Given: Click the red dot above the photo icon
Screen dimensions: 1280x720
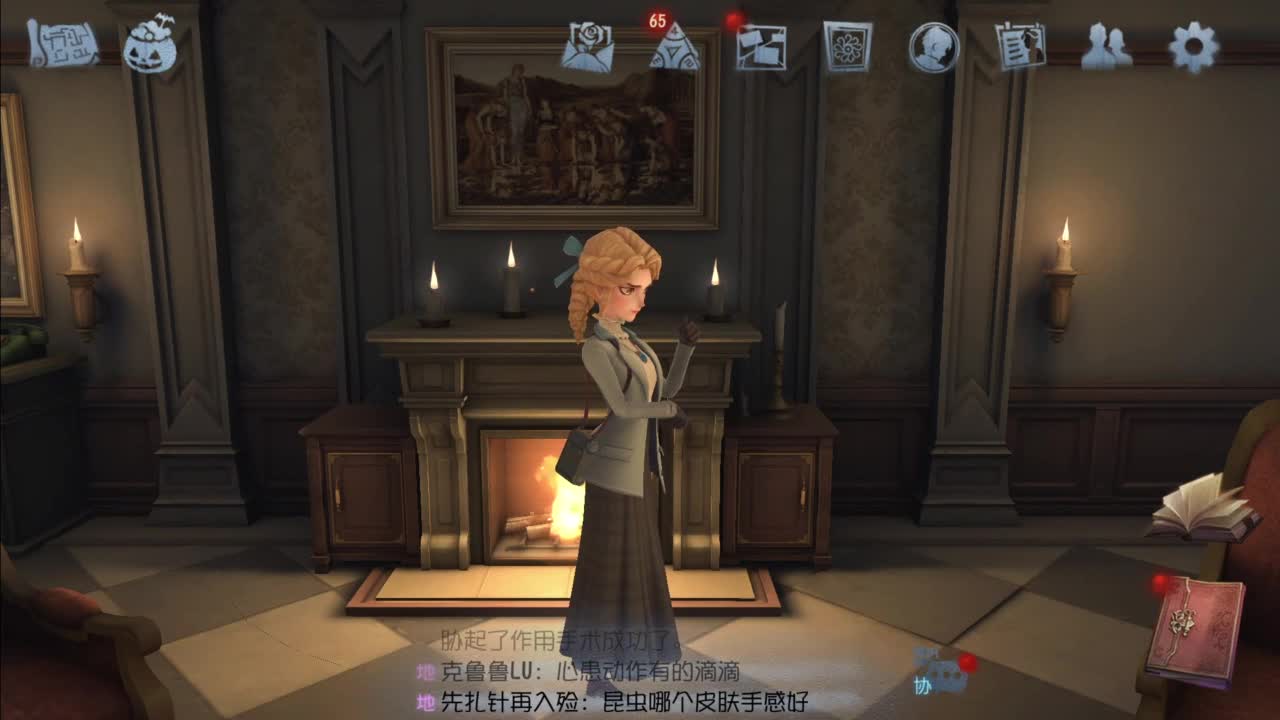Looking at the screenshot, I should click(733, 17).
